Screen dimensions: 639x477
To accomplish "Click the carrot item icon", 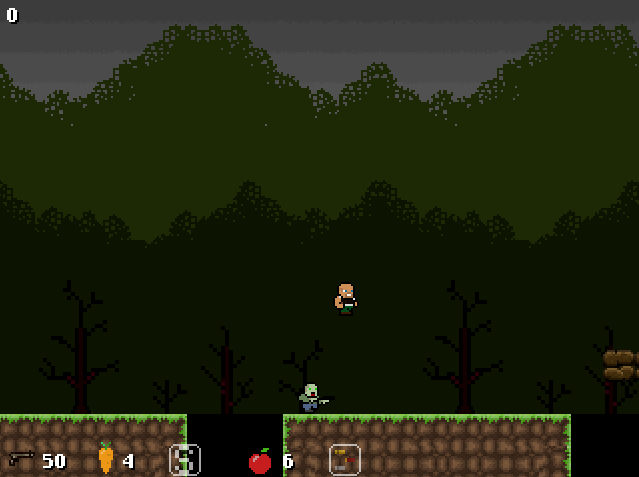I will 105,458.
